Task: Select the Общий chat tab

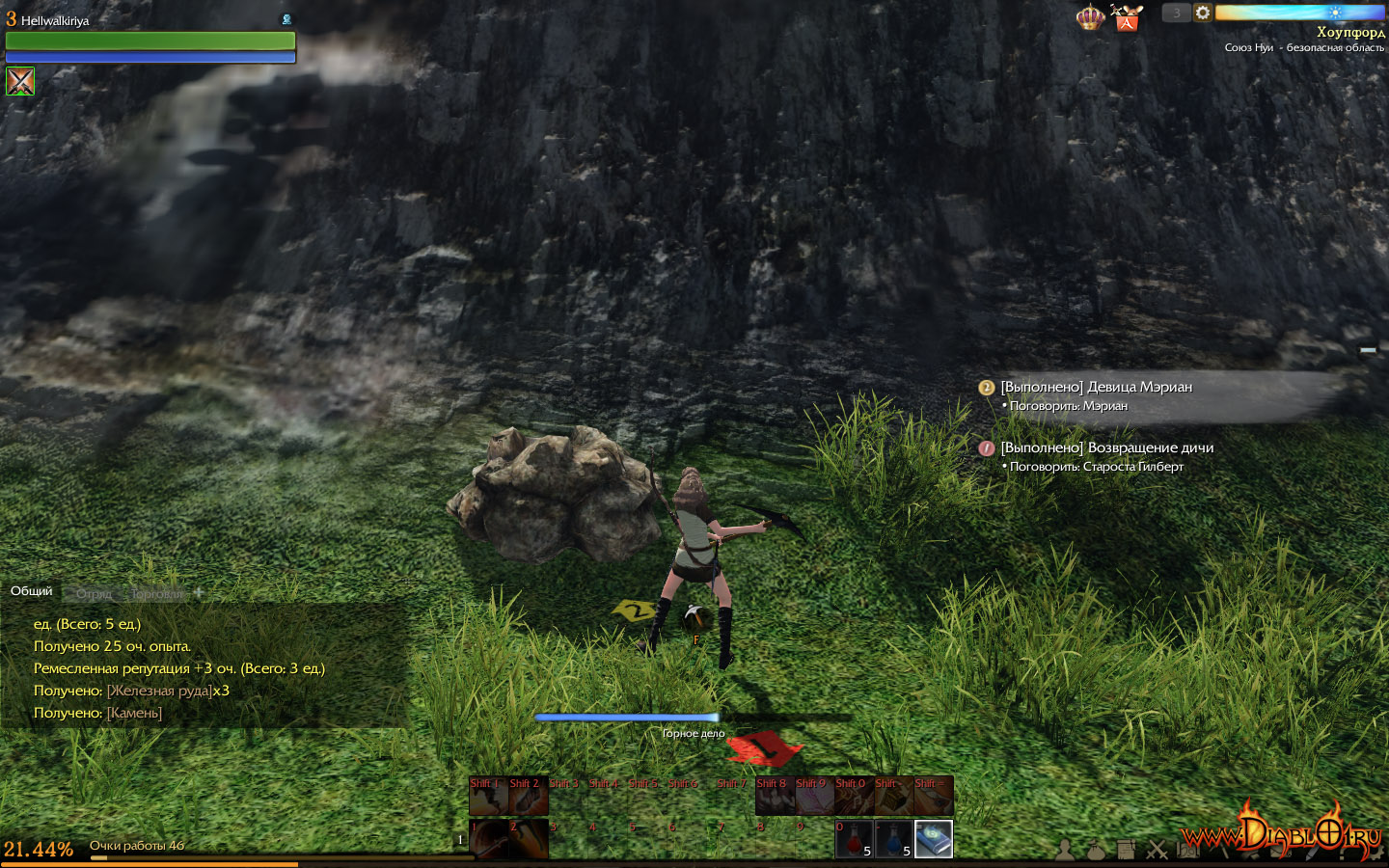Action: (x=32, y=590)
